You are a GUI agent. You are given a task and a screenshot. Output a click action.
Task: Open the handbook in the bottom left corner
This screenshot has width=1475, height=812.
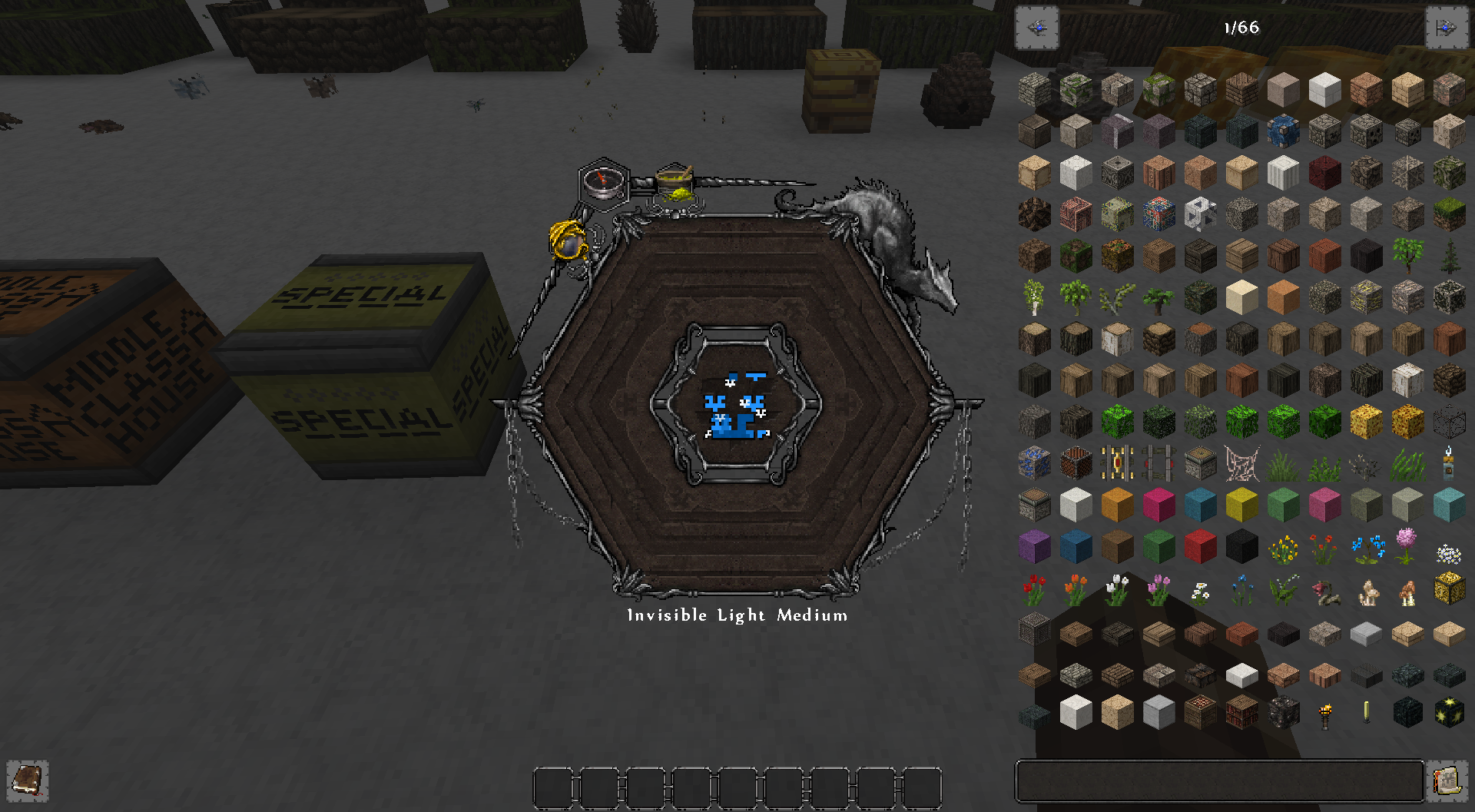click(x=28, y=781)
